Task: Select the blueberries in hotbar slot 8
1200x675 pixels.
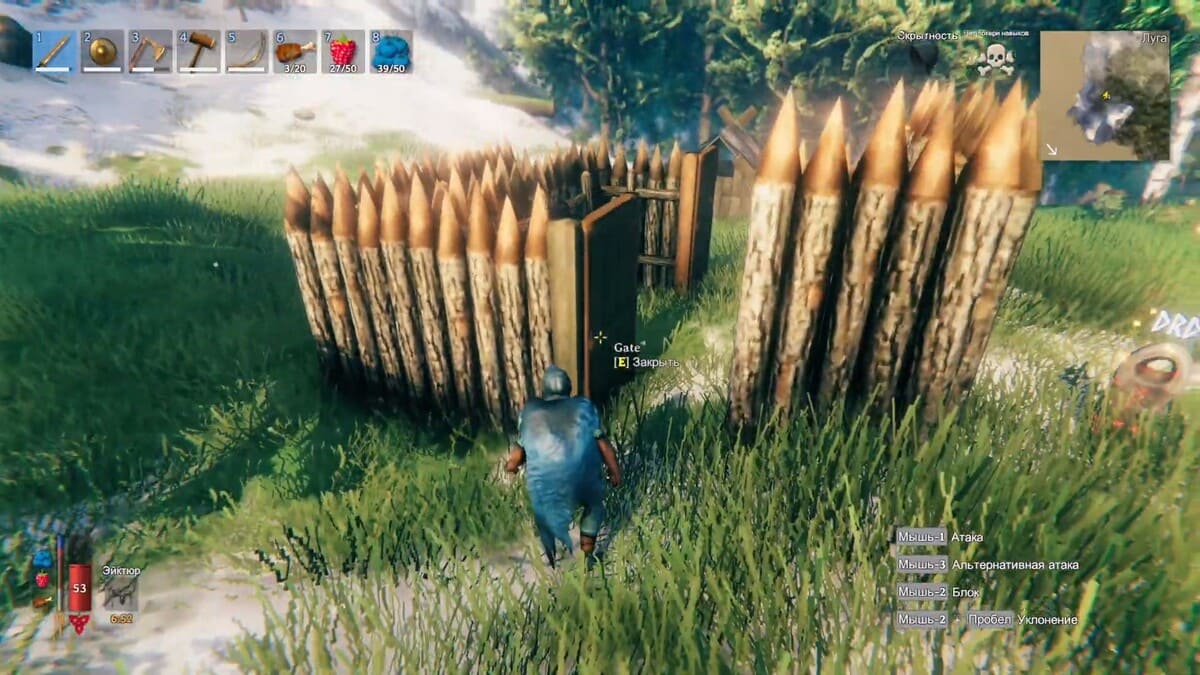Action: click(391, 51)
